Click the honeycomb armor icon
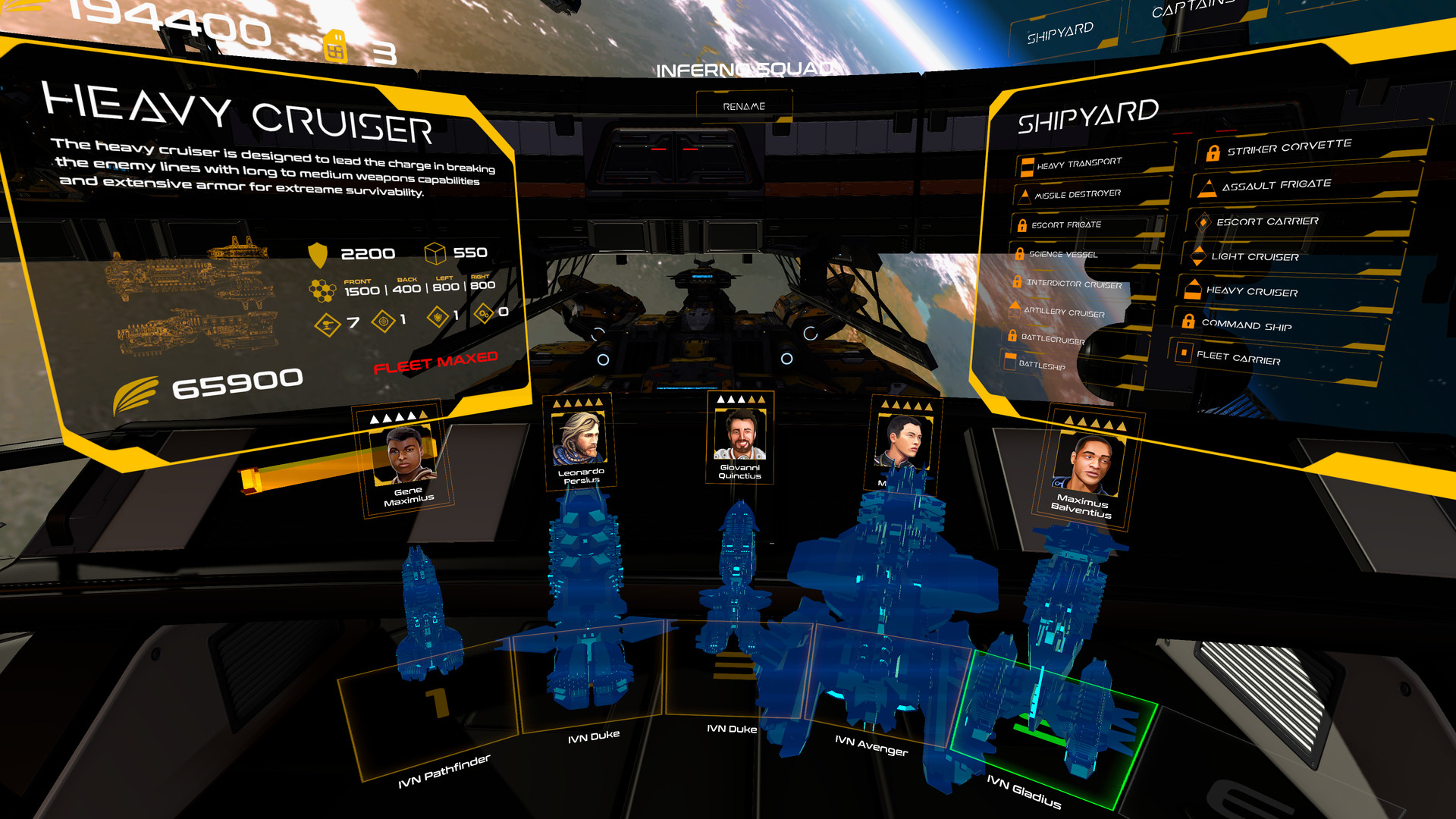 coord(322,289)
